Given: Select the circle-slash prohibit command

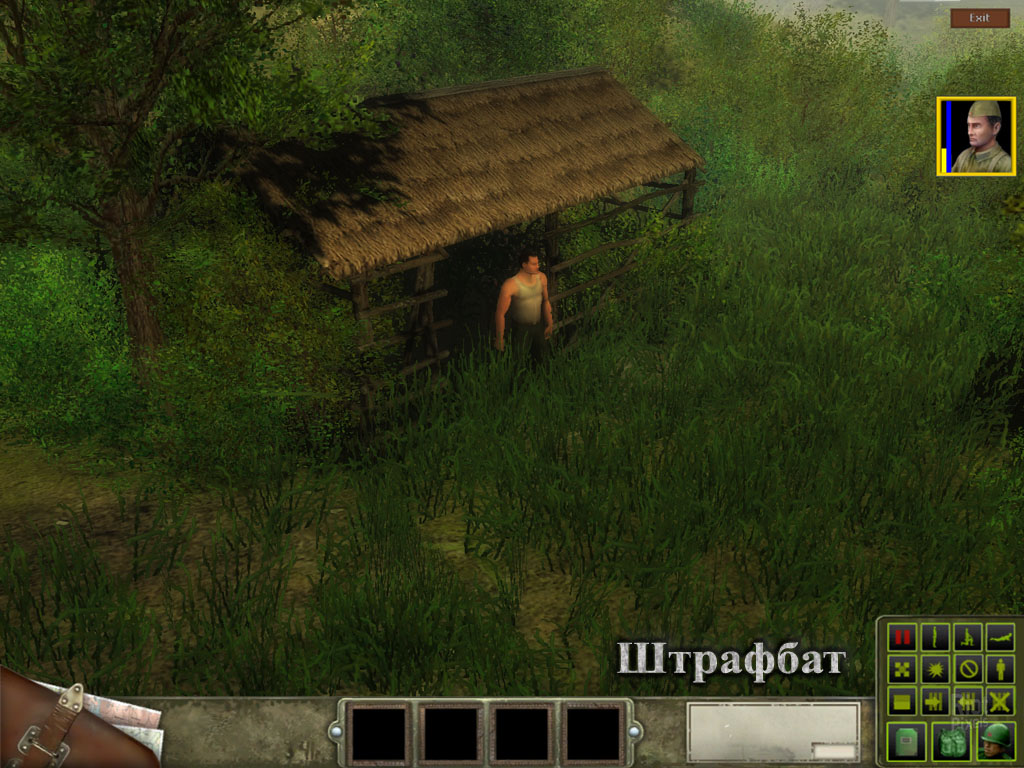Looking at the screenshot, I should tap(967, 669).
